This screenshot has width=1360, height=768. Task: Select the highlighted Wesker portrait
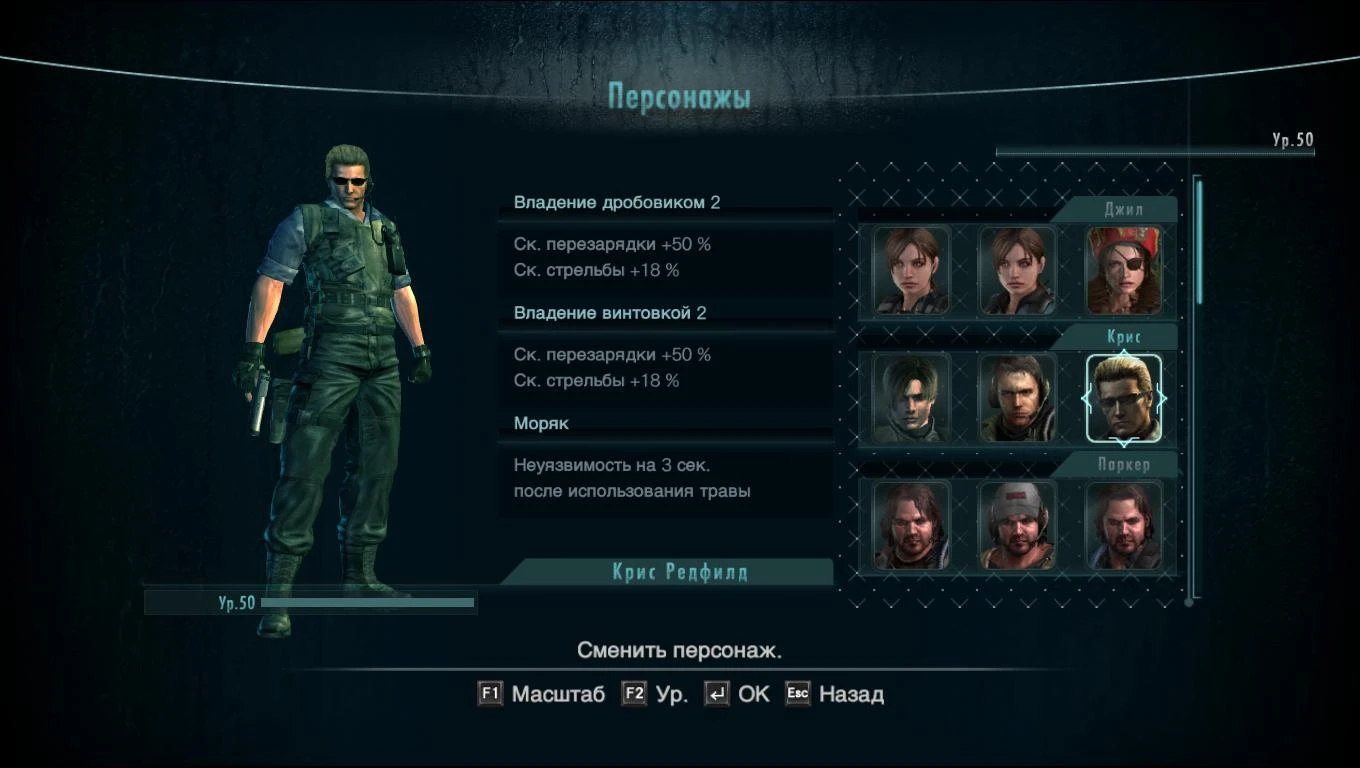(x=1124, y=397)
